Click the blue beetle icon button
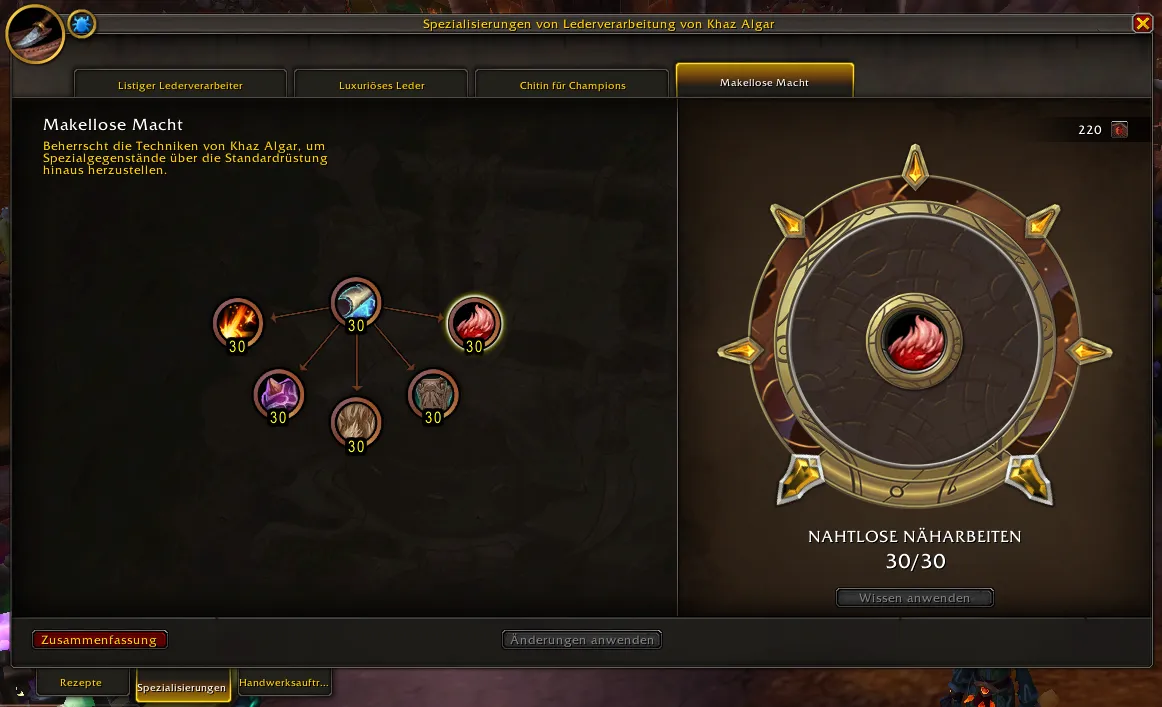The image size is (1162, 707). pos(82,24)
